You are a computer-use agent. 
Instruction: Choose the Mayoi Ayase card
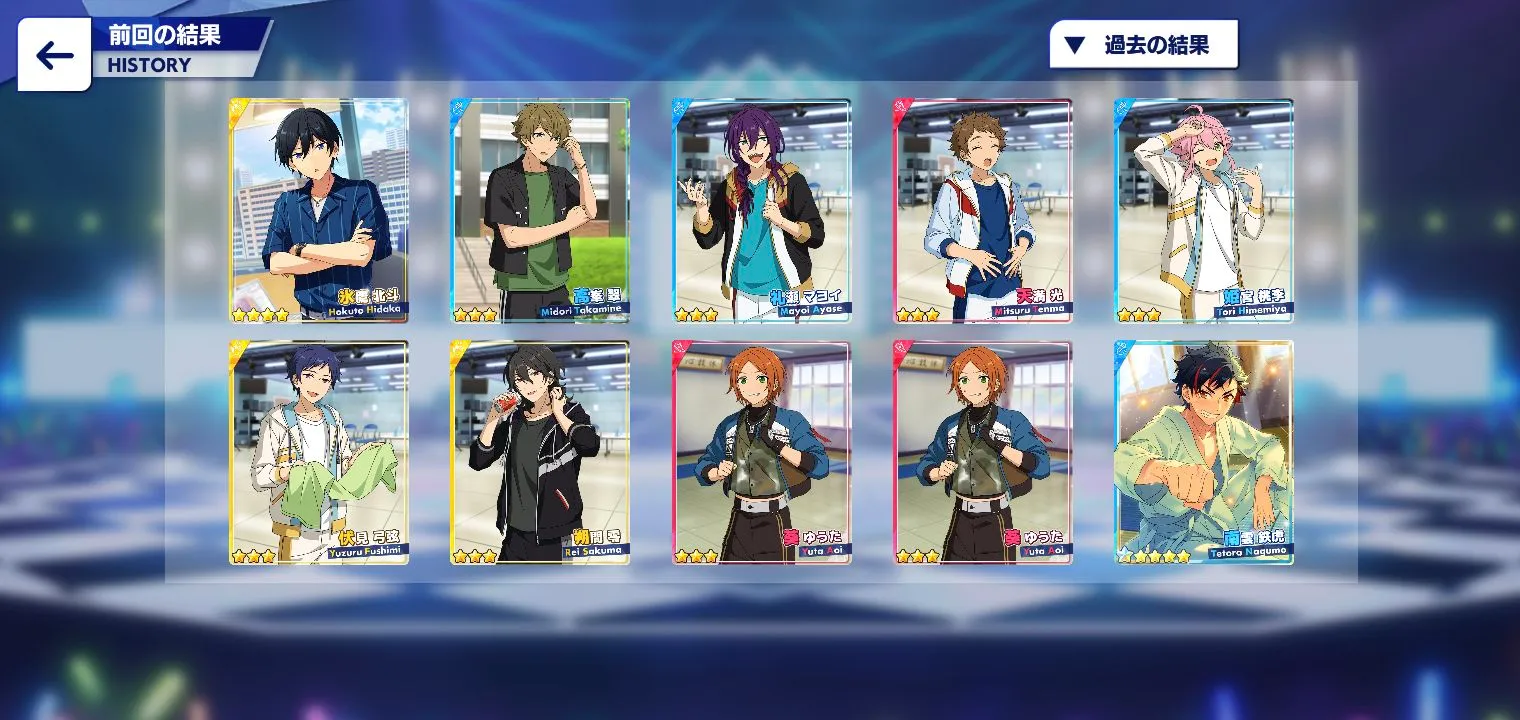coord(761,210)
